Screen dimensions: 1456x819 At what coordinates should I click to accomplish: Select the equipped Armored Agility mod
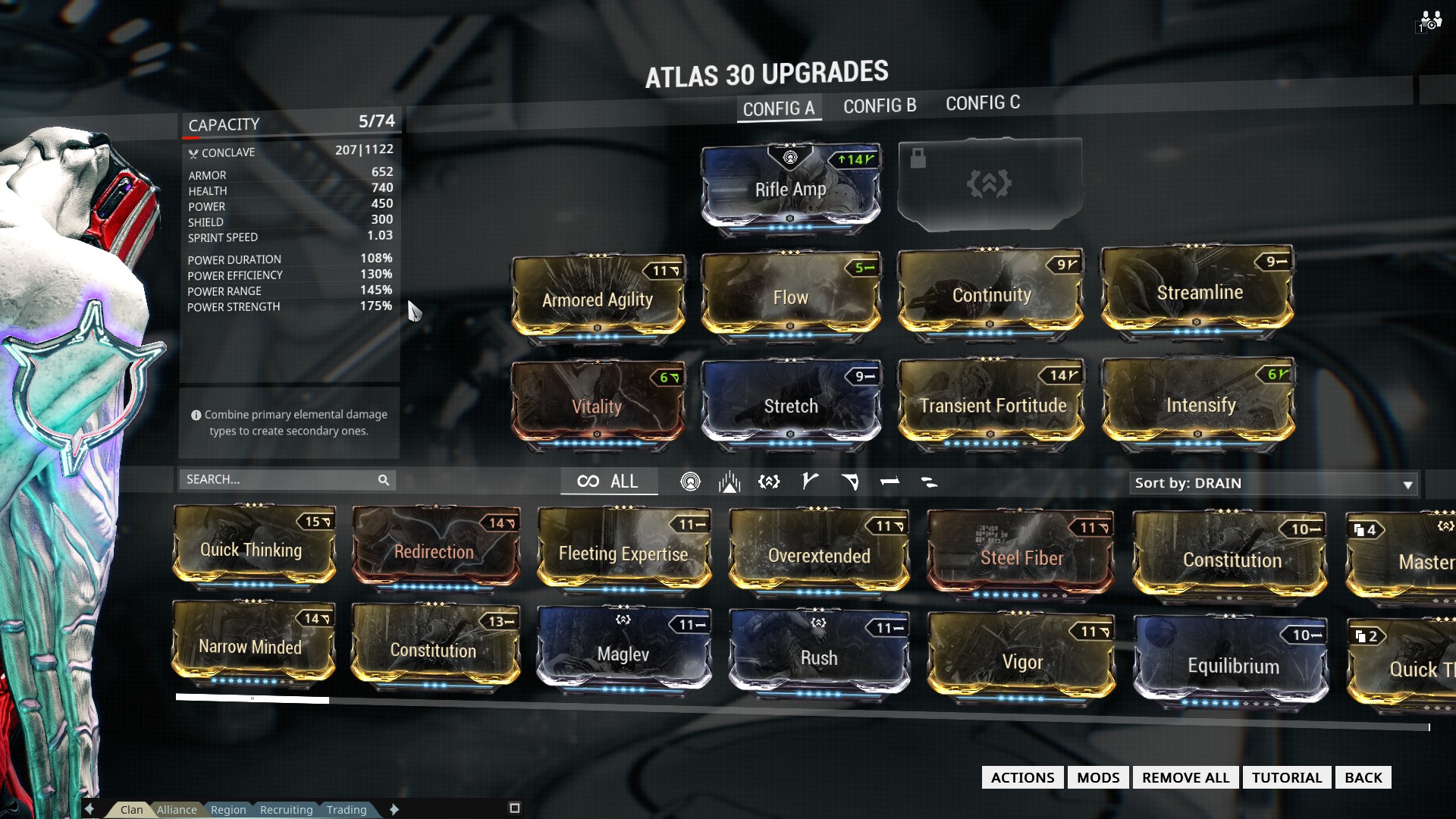pos(598,298)
